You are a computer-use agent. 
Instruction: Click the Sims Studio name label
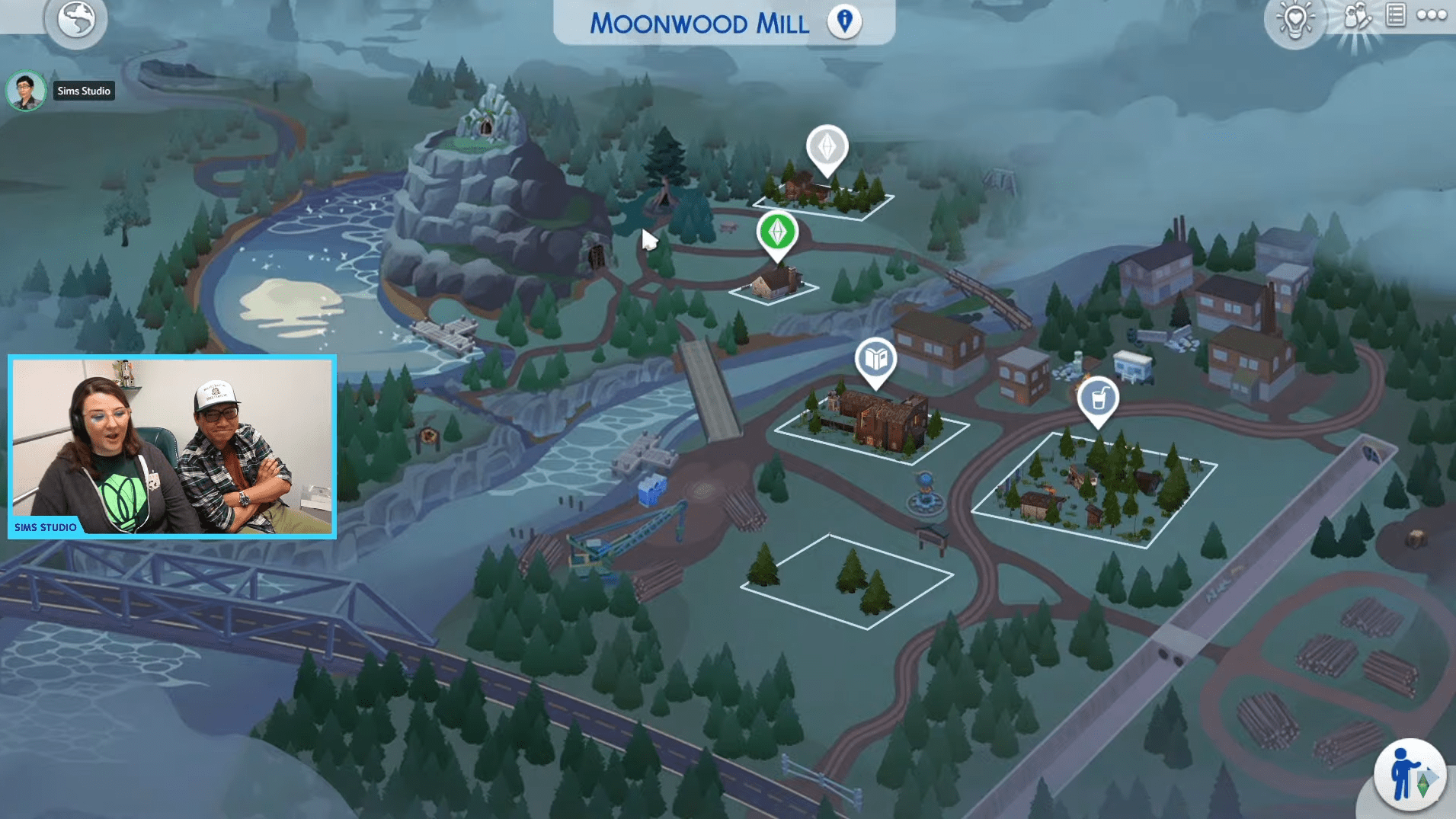click(x=84, y=91)
